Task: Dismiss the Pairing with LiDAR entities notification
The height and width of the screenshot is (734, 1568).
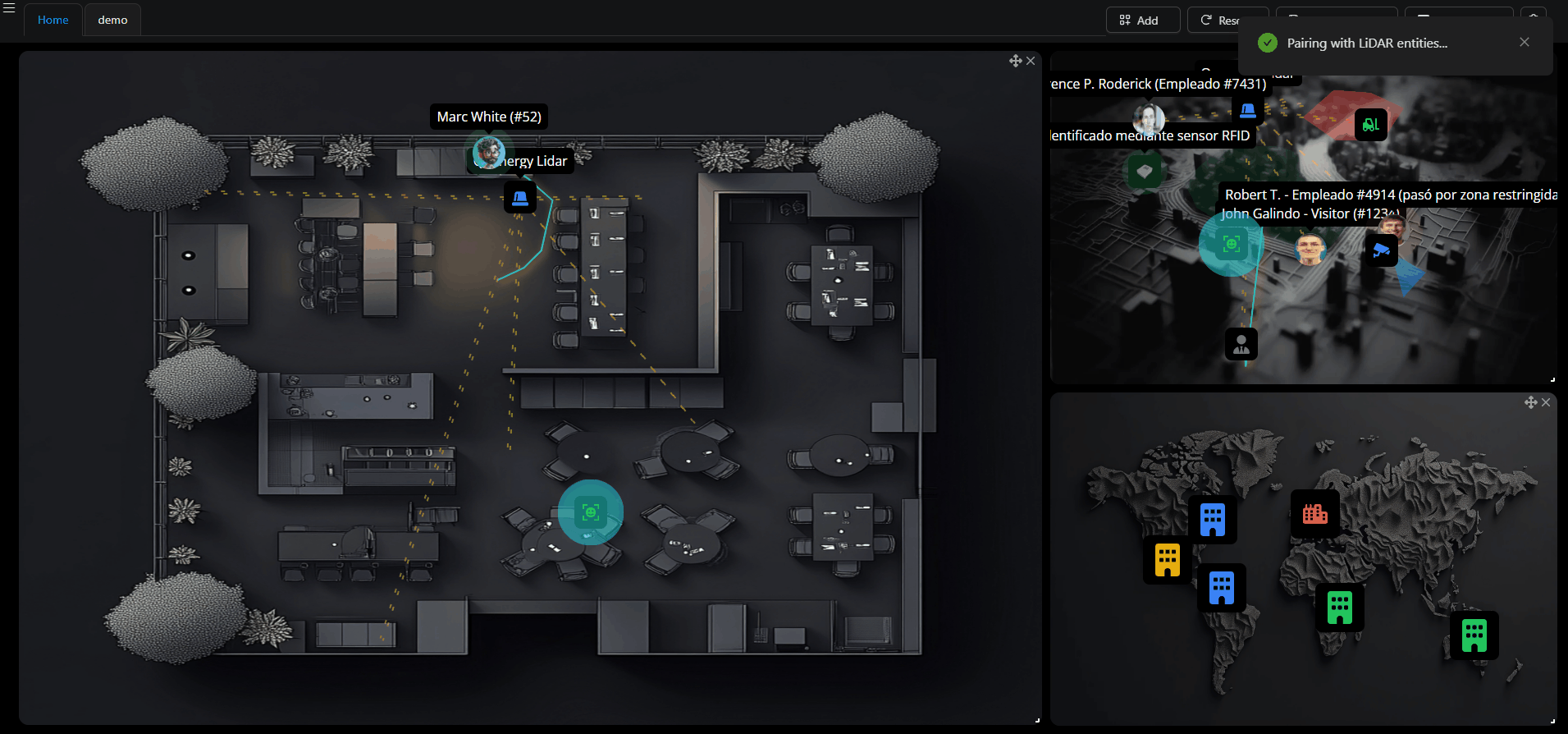Action: pyautogui.click(x=1524, y=43)
